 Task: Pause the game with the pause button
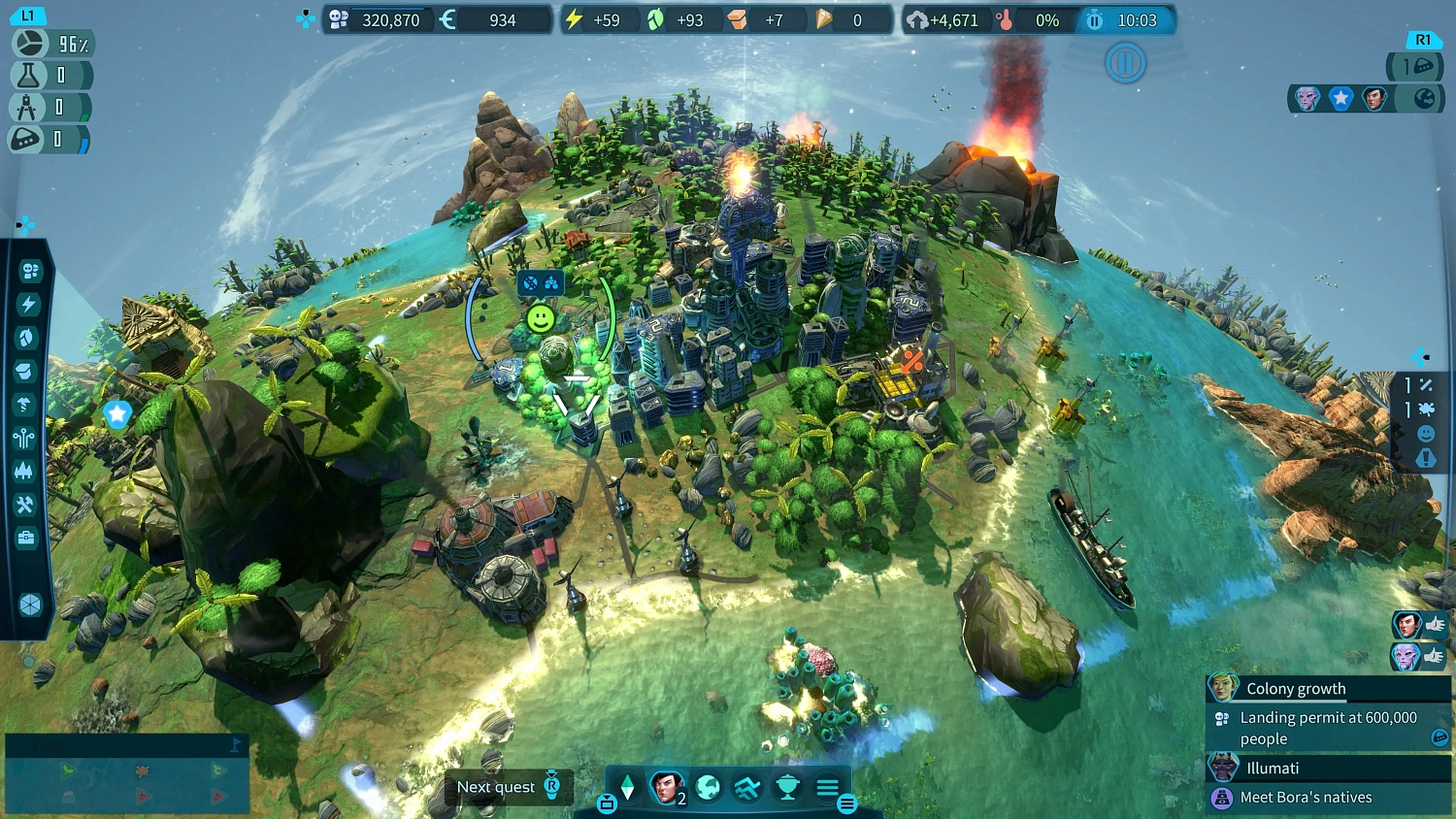point(1124,63)
